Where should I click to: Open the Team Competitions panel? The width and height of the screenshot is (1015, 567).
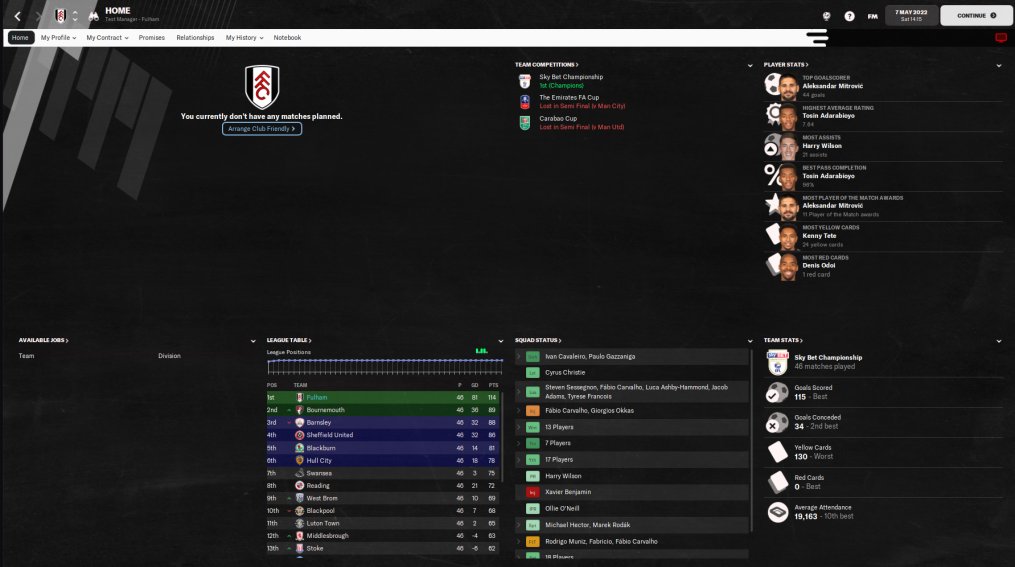click(547, 64)
